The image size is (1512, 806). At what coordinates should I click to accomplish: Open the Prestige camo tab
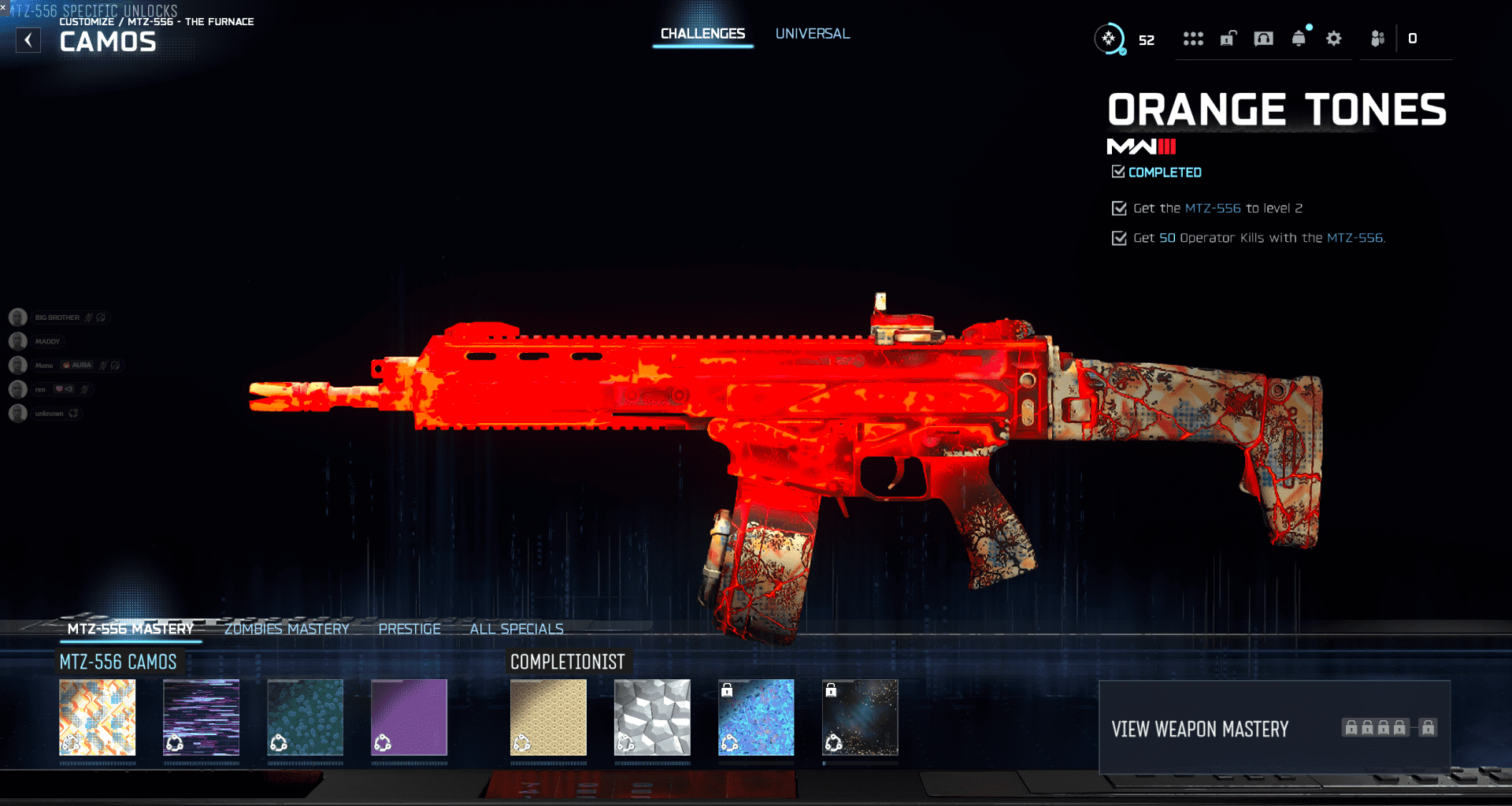click(x=409, y=629)
